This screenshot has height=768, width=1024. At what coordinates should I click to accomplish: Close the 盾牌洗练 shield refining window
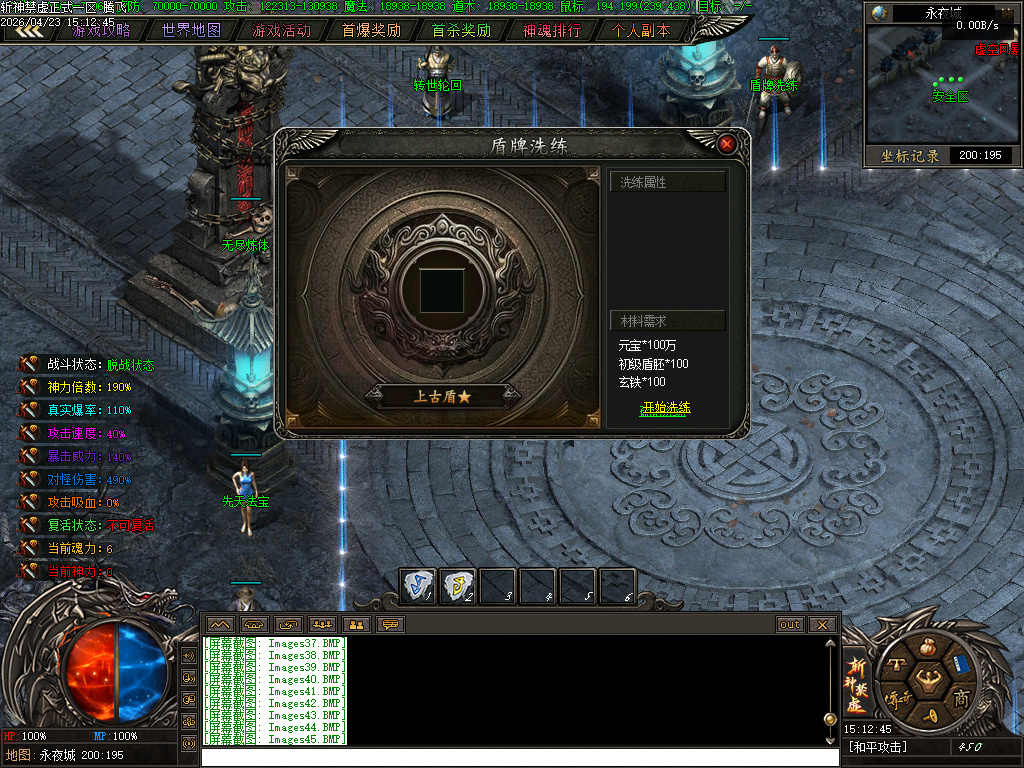click(727, 144)
